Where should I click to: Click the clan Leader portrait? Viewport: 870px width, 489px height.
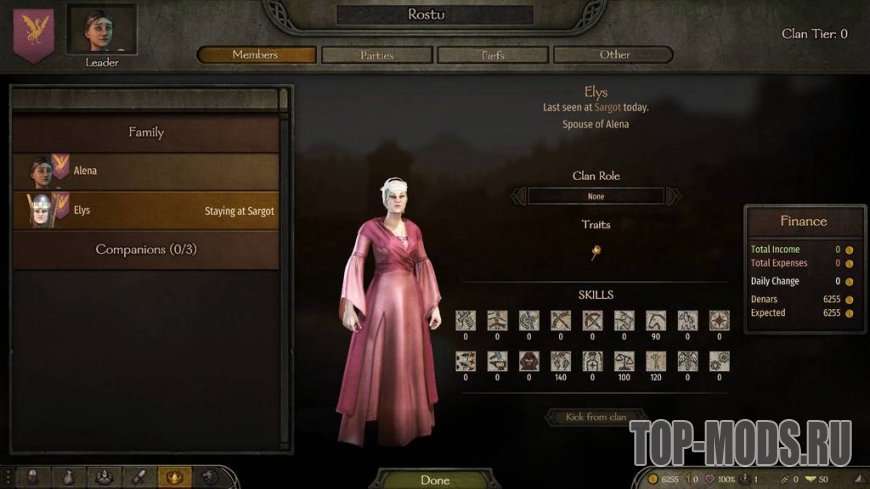(x=102, y=30)
